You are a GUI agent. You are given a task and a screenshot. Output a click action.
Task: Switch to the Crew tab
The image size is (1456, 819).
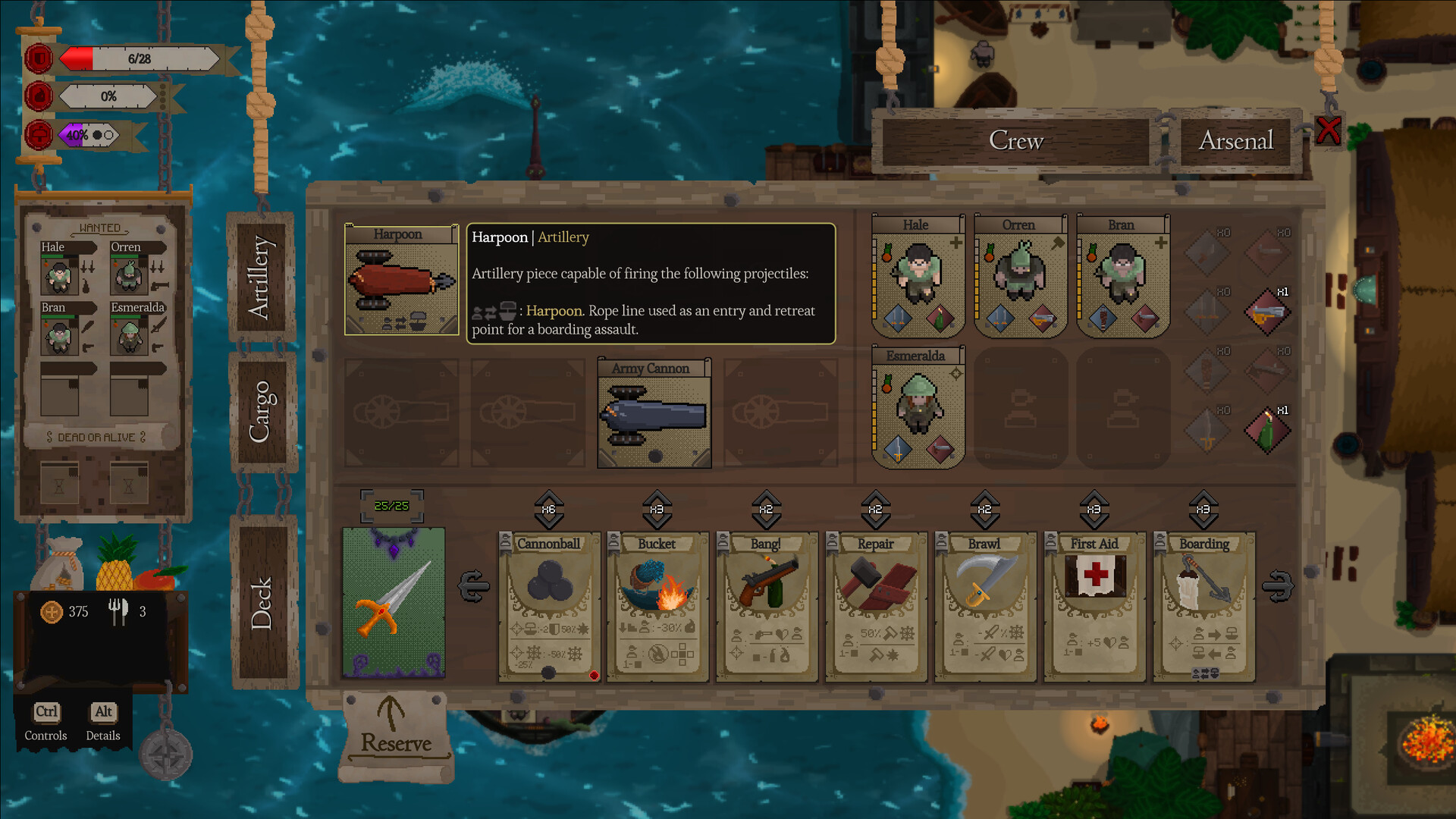pos(1015,141)
